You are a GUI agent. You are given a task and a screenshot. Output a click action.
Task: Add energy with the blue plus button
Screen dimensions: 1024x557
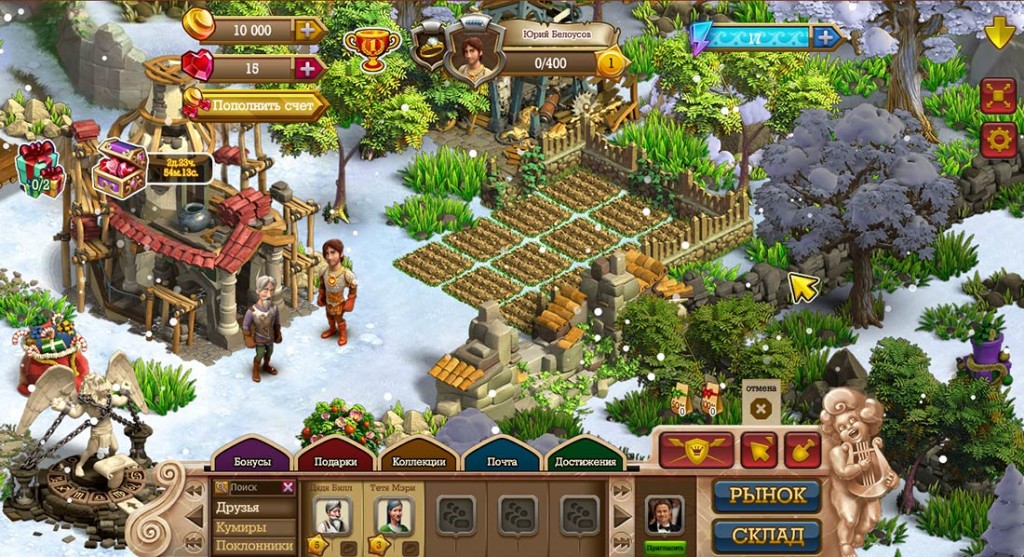pyautogui.click(x=825, y=37)
